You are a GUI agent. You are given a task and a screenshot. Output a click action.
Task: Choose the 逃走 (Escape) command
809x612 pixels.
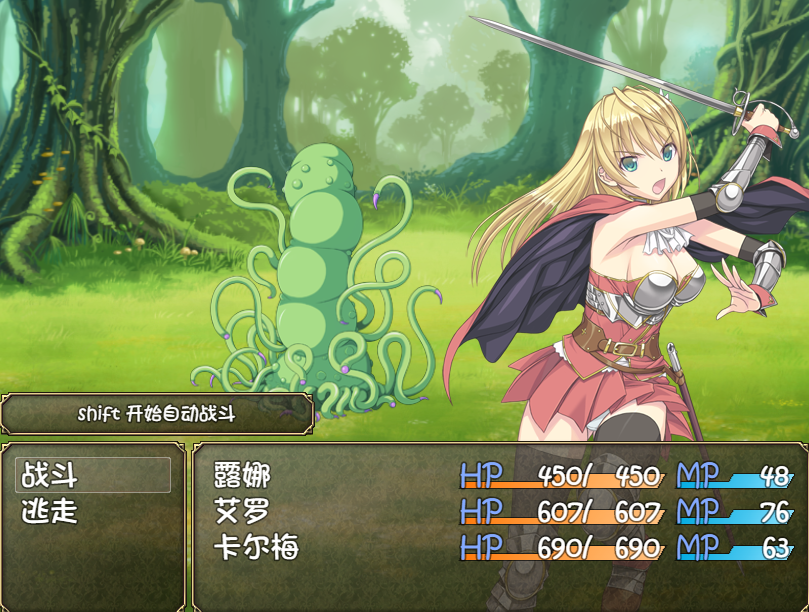point(50,512)
